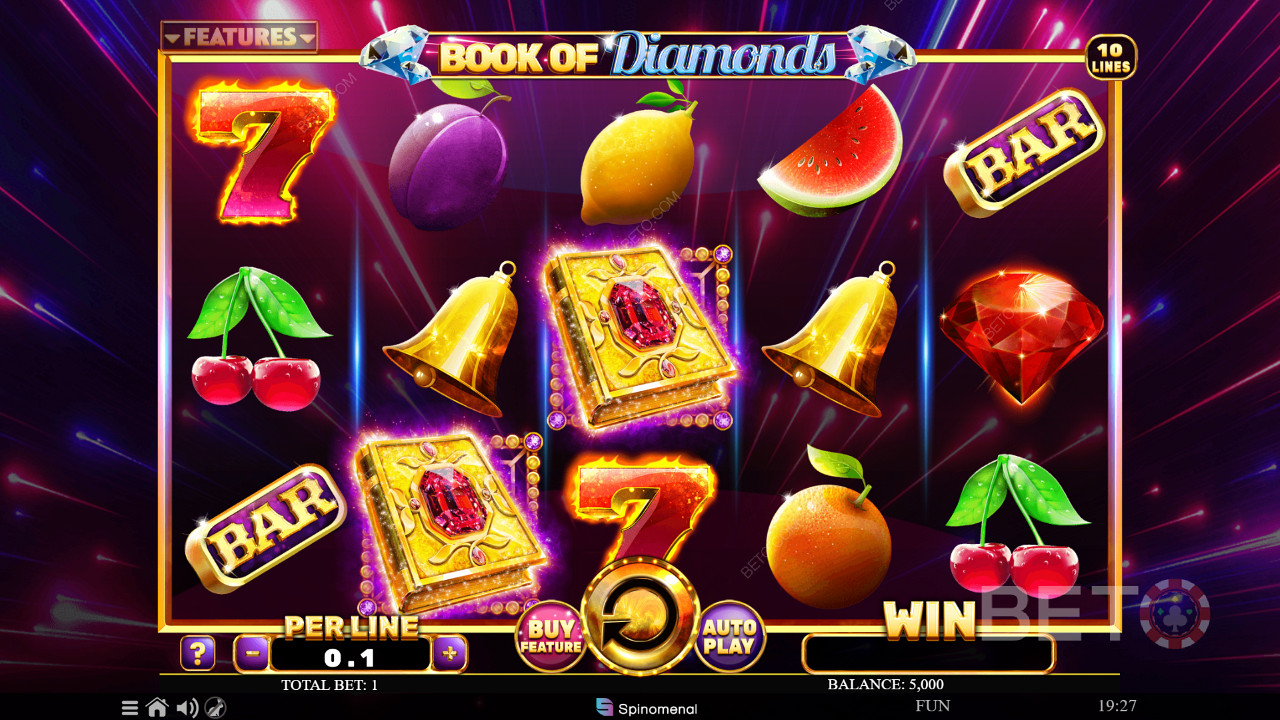The width and height of the screenshot is (1280, 720).
Task: Go to the home icon
Action: pyautogui.click(x=157, y=708)
